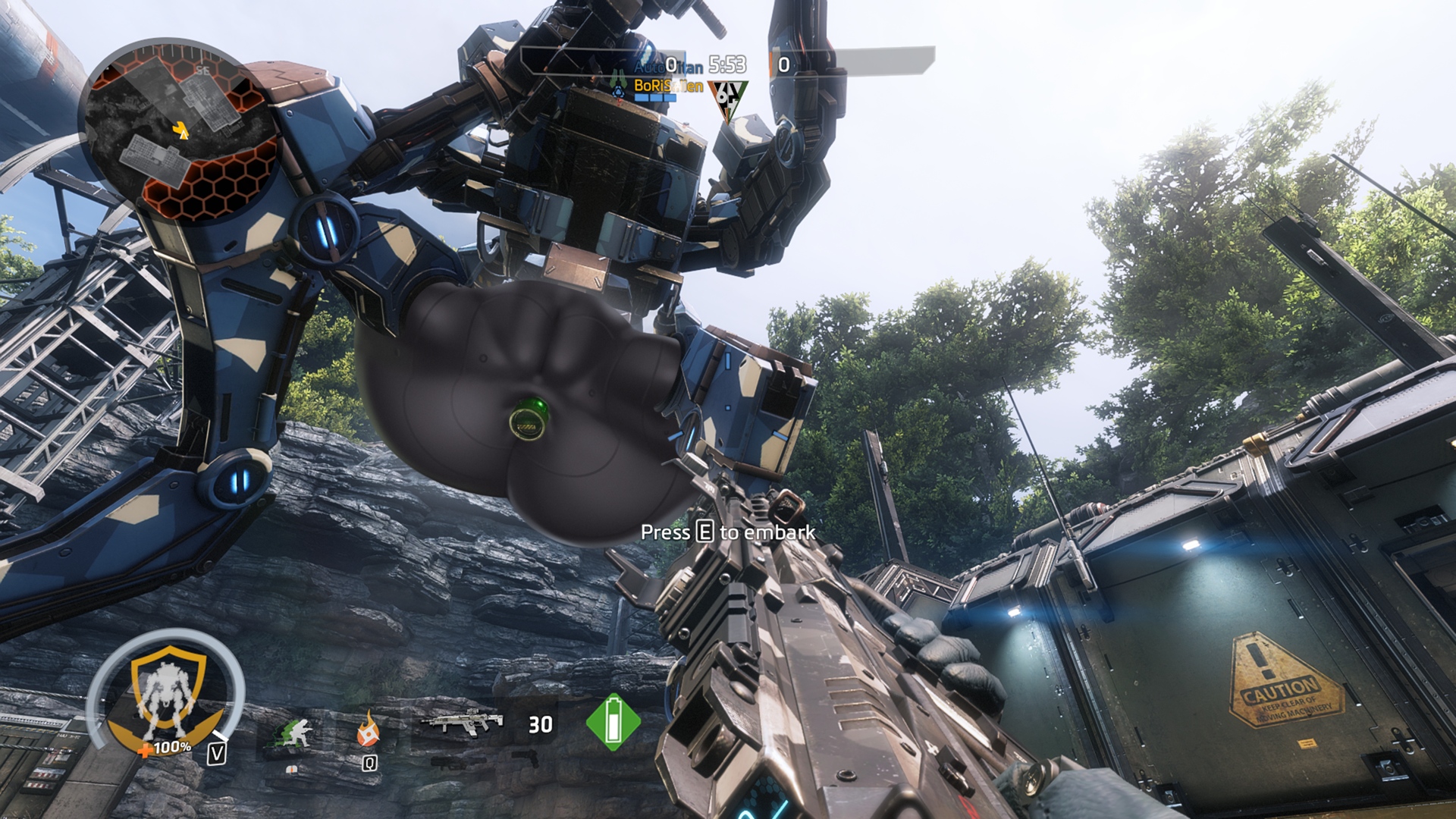Click the green battery diamond icon
Image resolution: width=1456 pixels, height=819 pixels.
pyautogui.click(x=613, y=721)
